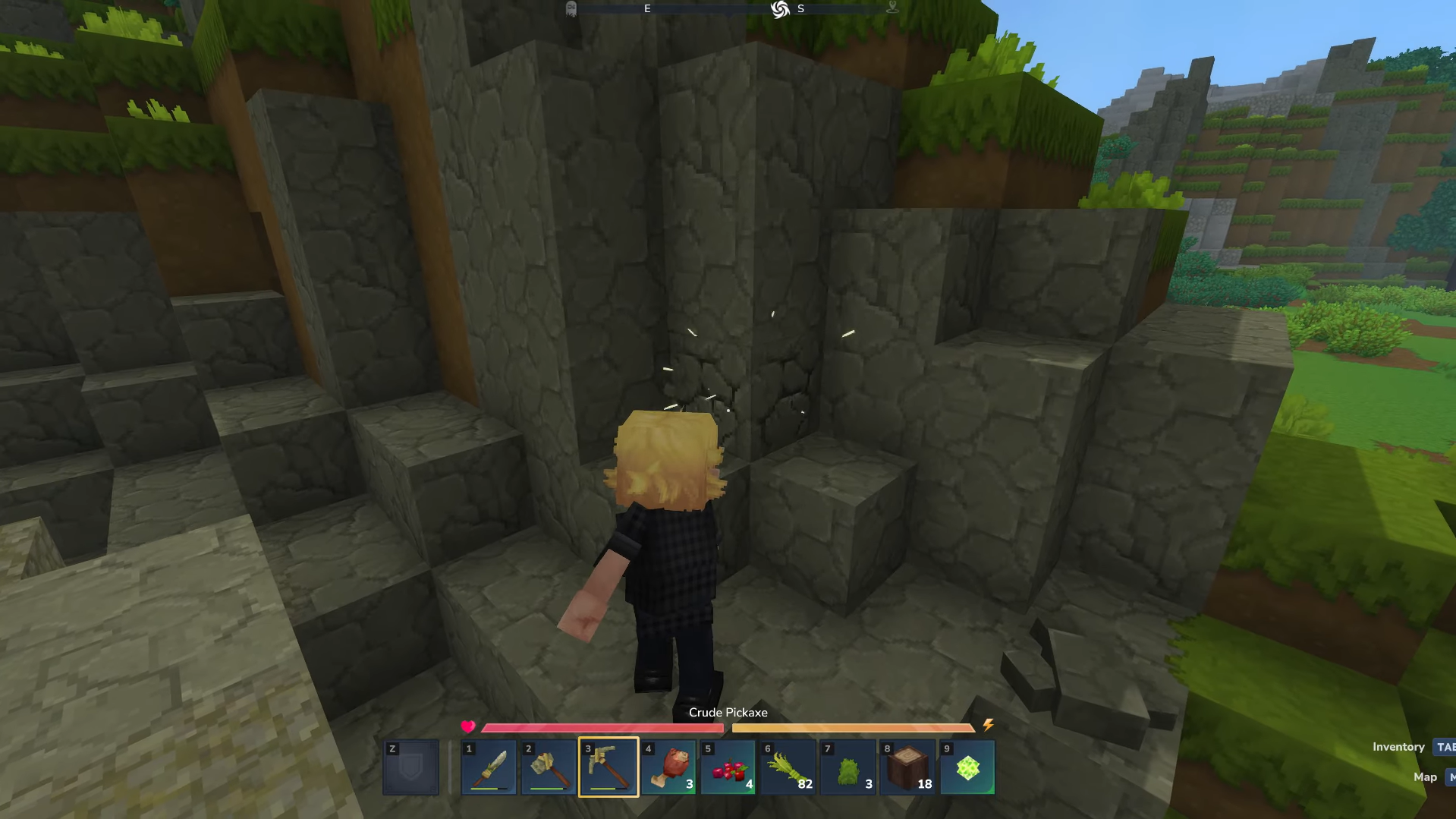Click the plant fiber stack of 82

(x=788, y=767)
